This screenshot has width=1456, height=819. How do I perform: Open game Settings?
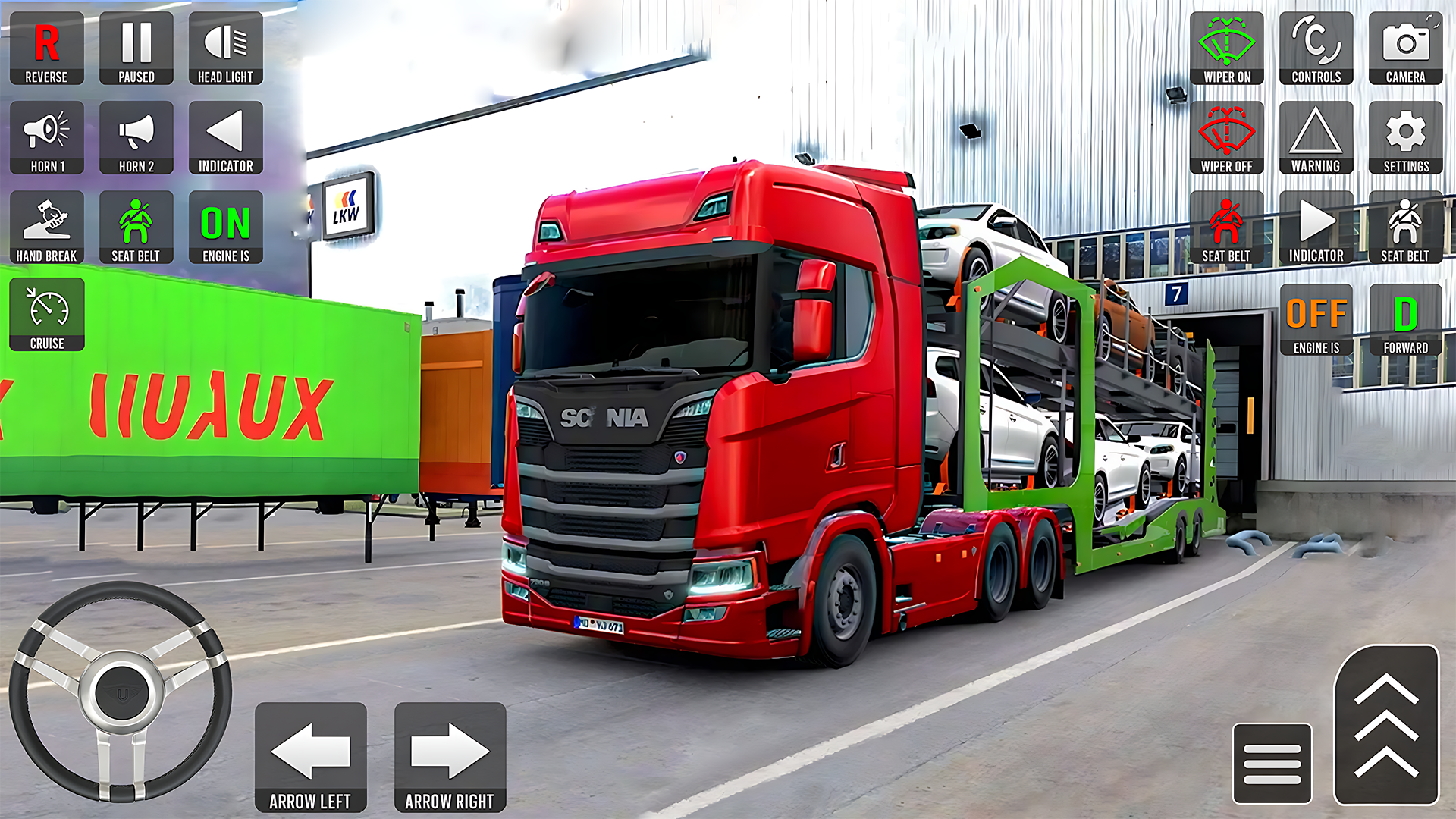click(1406, 137)
